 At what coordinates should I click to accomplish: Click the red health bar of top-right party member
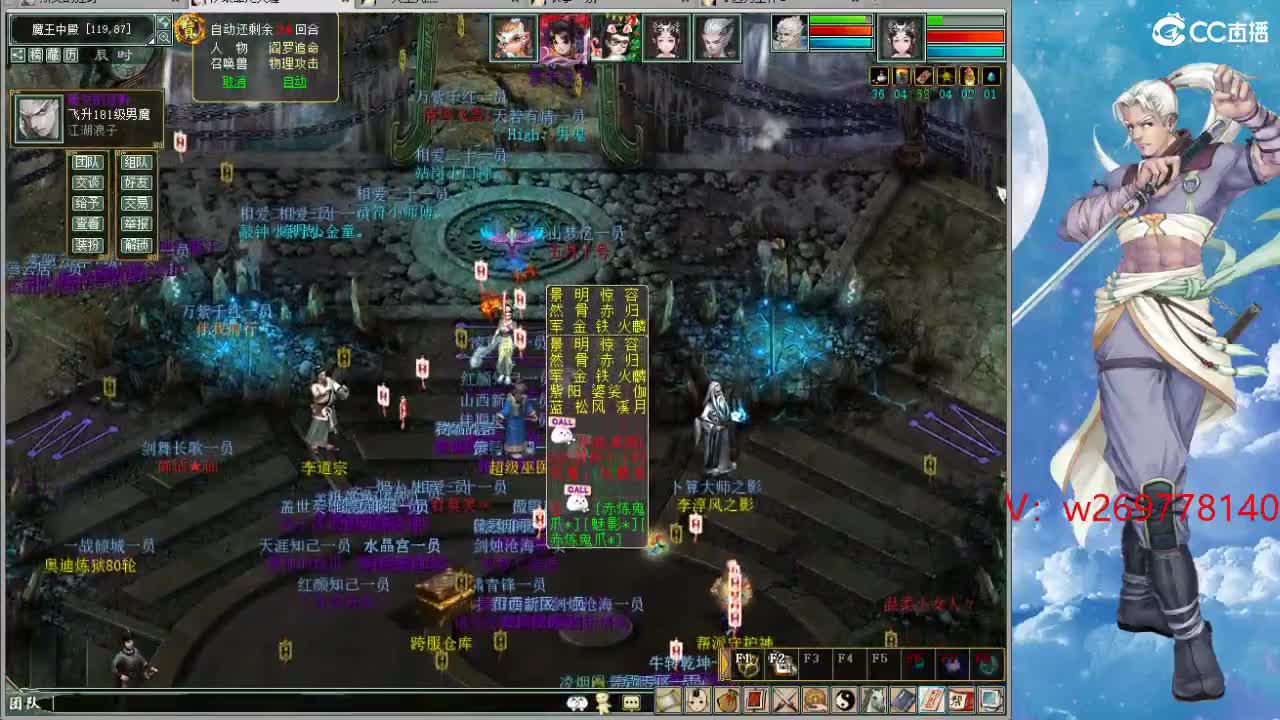click(x=965, y=36)
